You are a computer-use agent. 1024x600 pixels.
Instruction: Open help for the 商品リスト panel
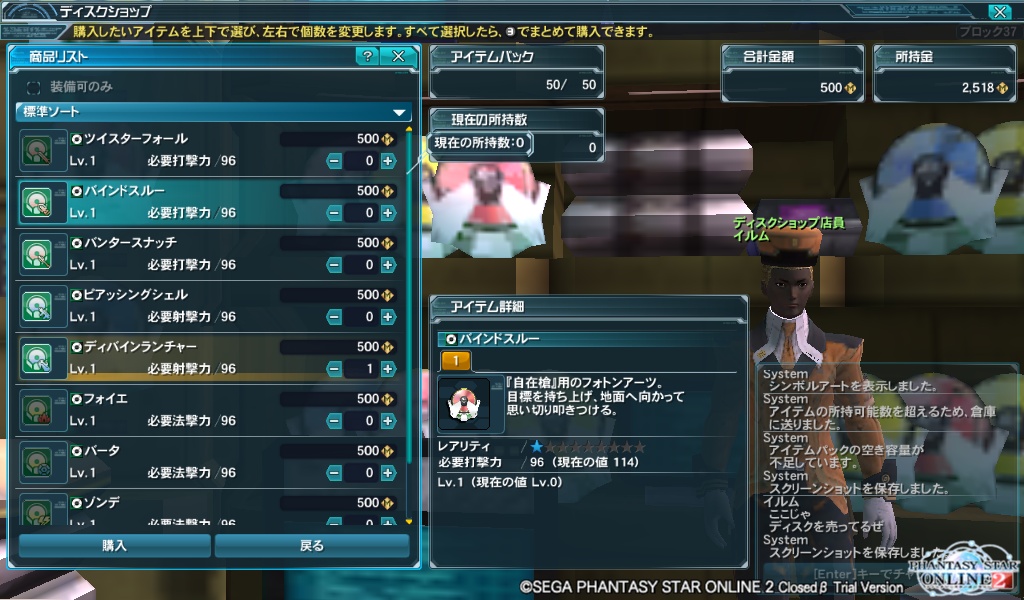pos(367,56)
